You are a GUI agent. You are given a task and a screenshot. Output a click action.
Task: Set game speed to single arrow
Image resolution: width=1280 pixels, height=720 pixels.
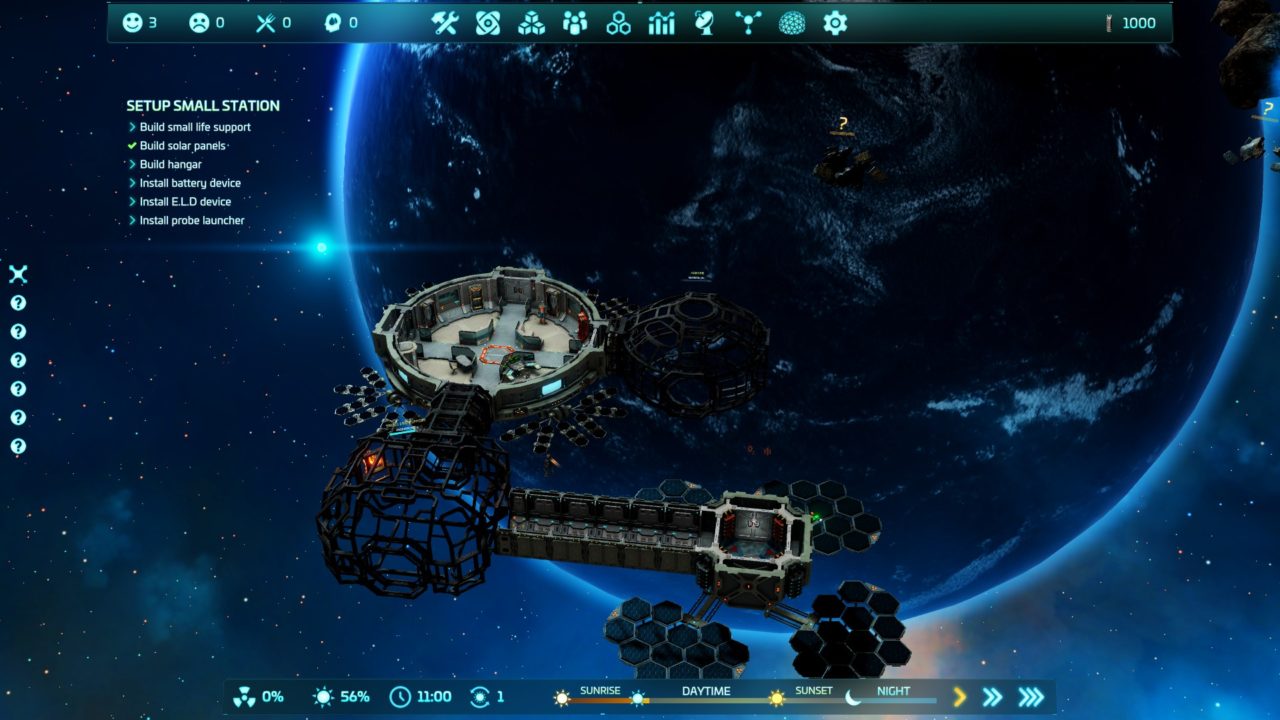click(960, 697)
